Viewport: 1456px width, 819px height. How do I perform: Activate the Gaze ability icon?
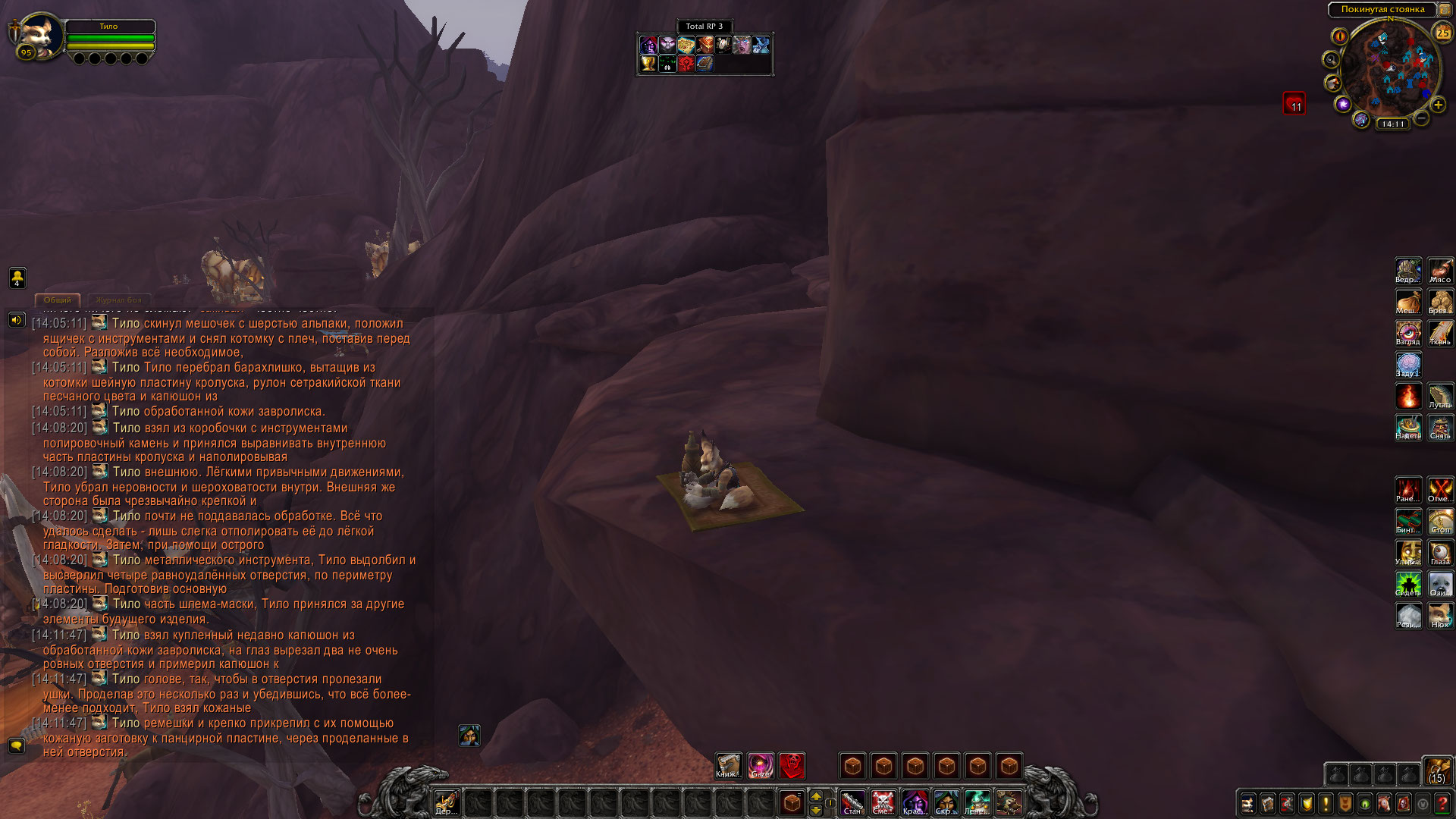760,766
